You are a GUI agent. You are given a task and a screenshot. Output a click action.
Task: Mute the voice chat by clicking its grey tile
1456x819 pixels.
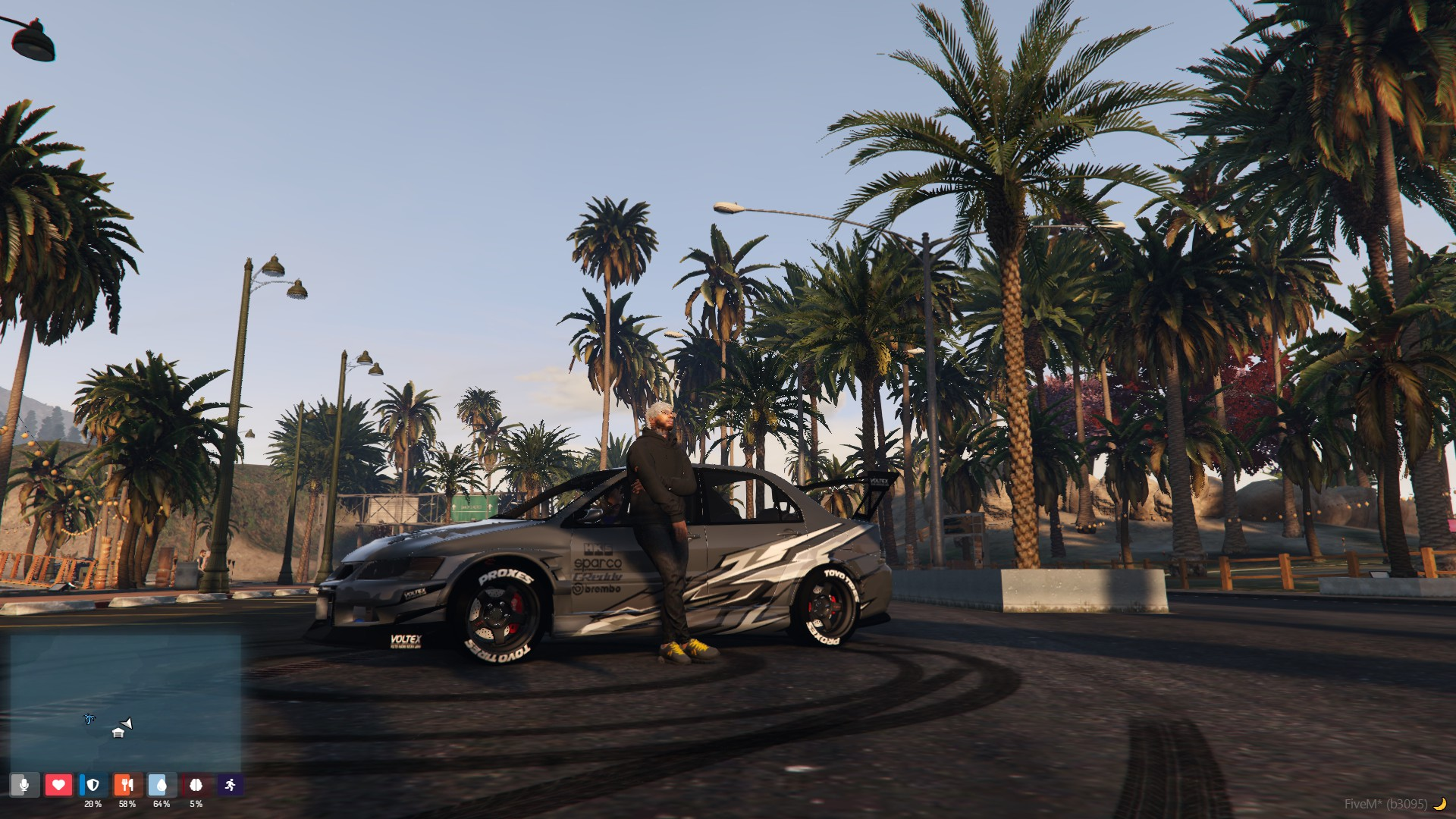pyautogui.click(x=25, y=785)
